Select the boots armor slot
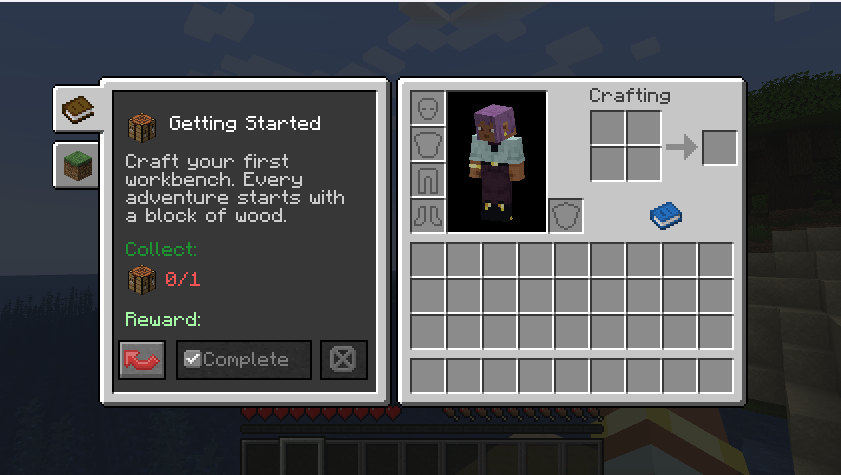841x475 pixels. pos(428,215)
